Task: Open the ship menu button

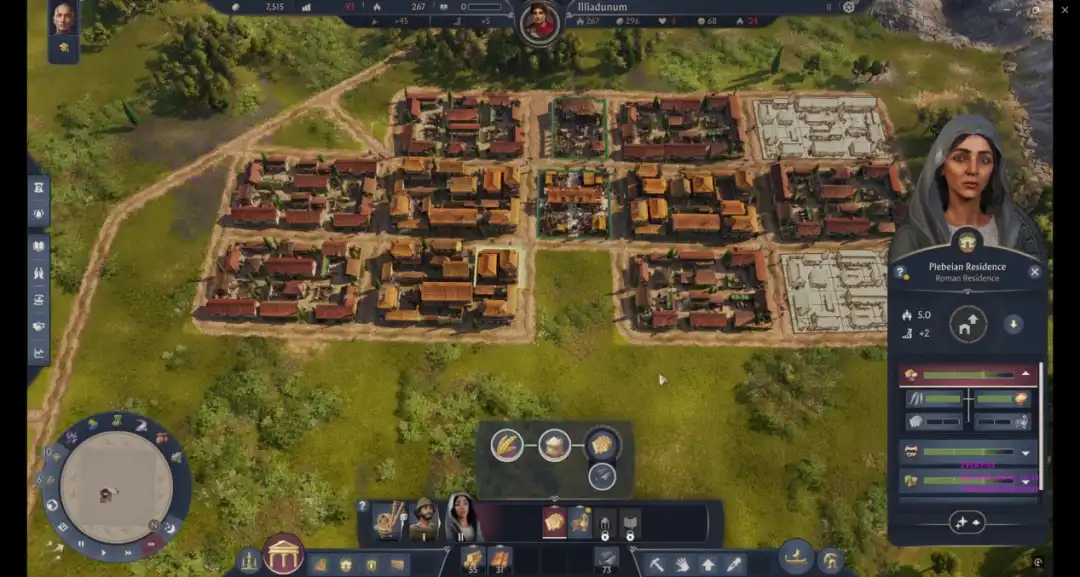Action: (x=796, y=558)
